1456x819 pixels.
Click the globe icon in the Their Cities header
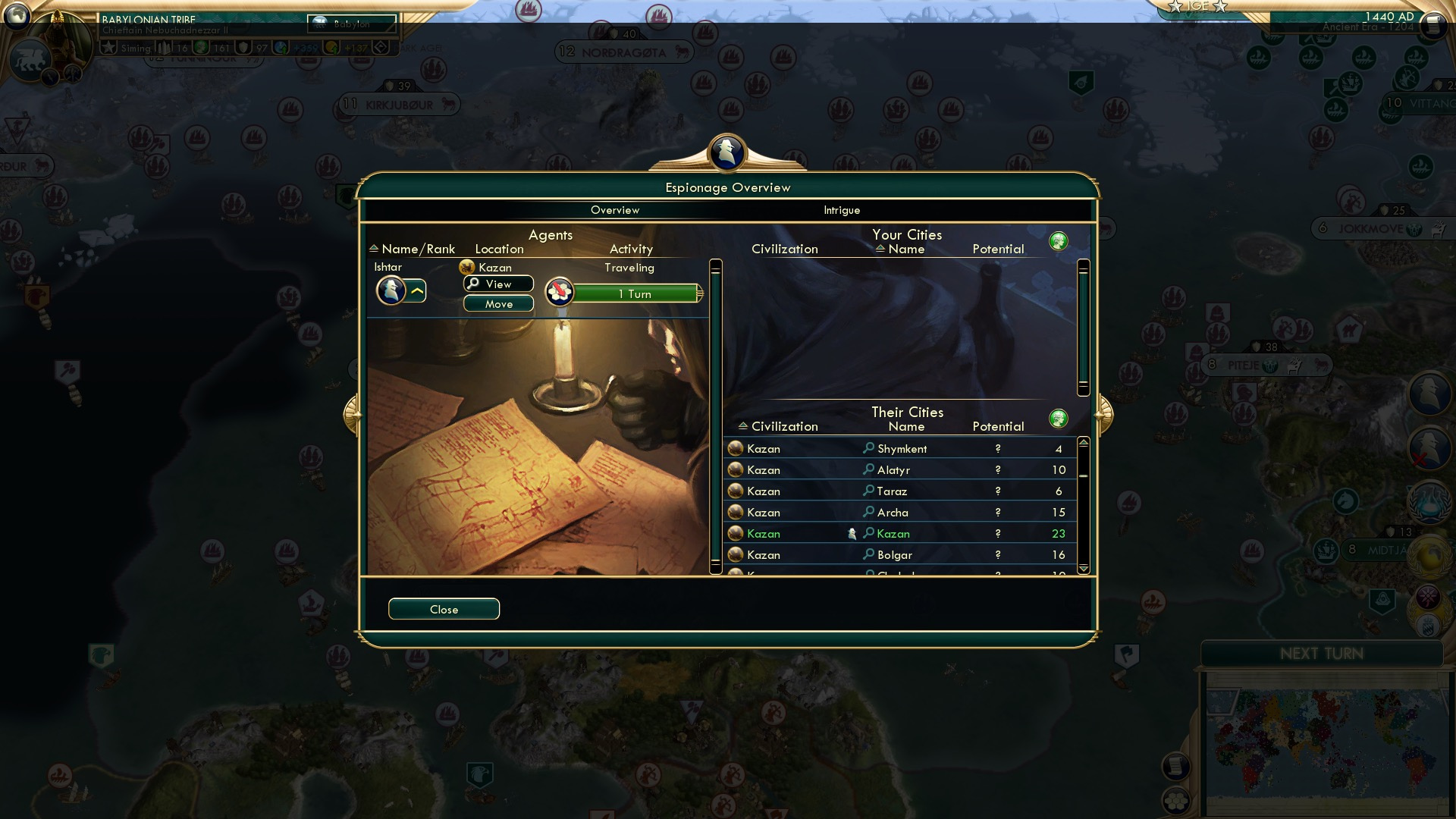click(x=1059, y=418)
